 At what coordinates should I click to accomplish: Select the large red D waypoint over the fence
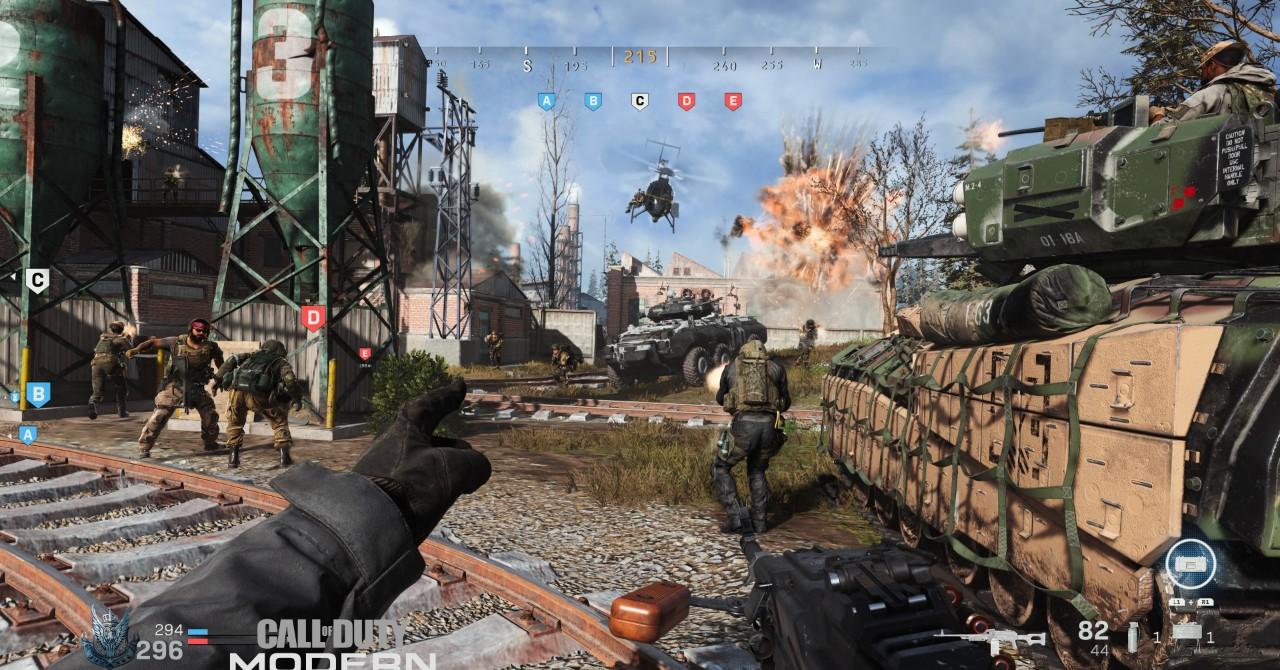[x=313, y=318]
